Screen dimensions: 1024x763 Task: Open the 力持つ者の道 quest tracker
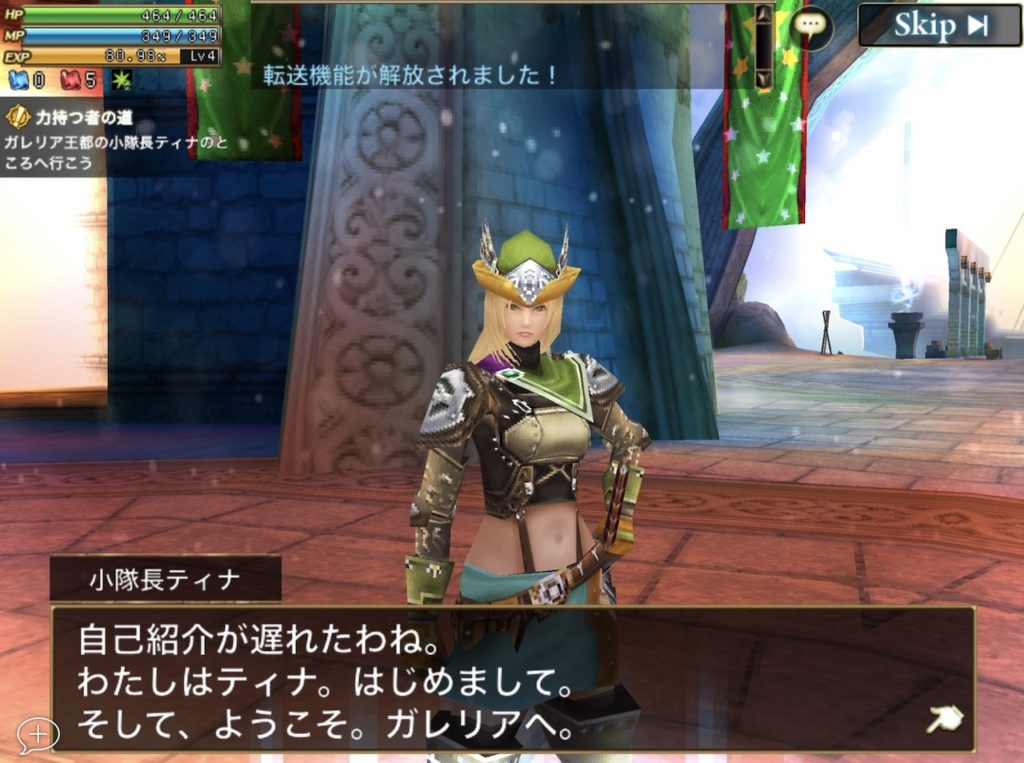pyautogui.click(x=80, y=117)
